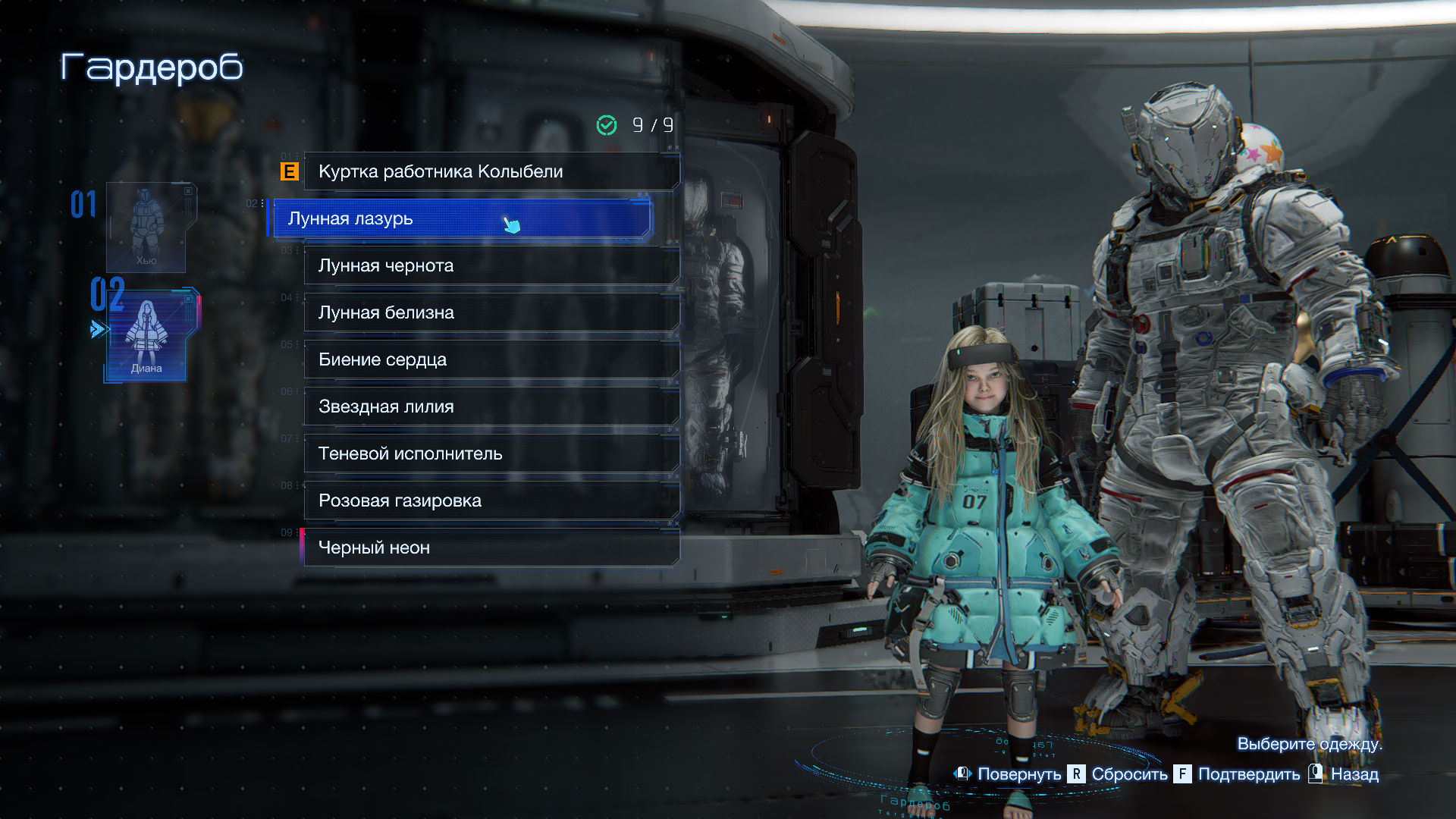Switch to the Хью character tile
The height and width of the screenshot is (819, 1456).
pos(146,227)
